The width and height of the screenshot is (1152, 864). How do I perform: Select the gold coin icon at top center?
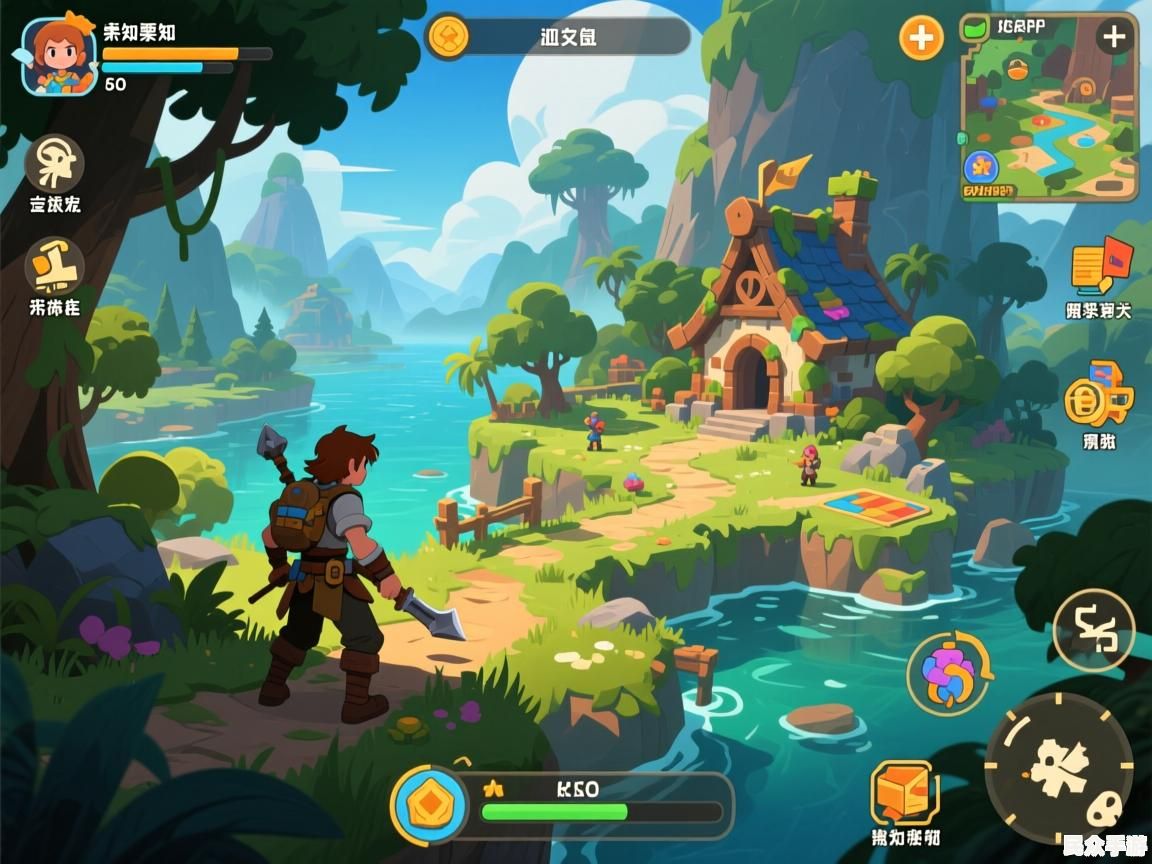point(448,37)
